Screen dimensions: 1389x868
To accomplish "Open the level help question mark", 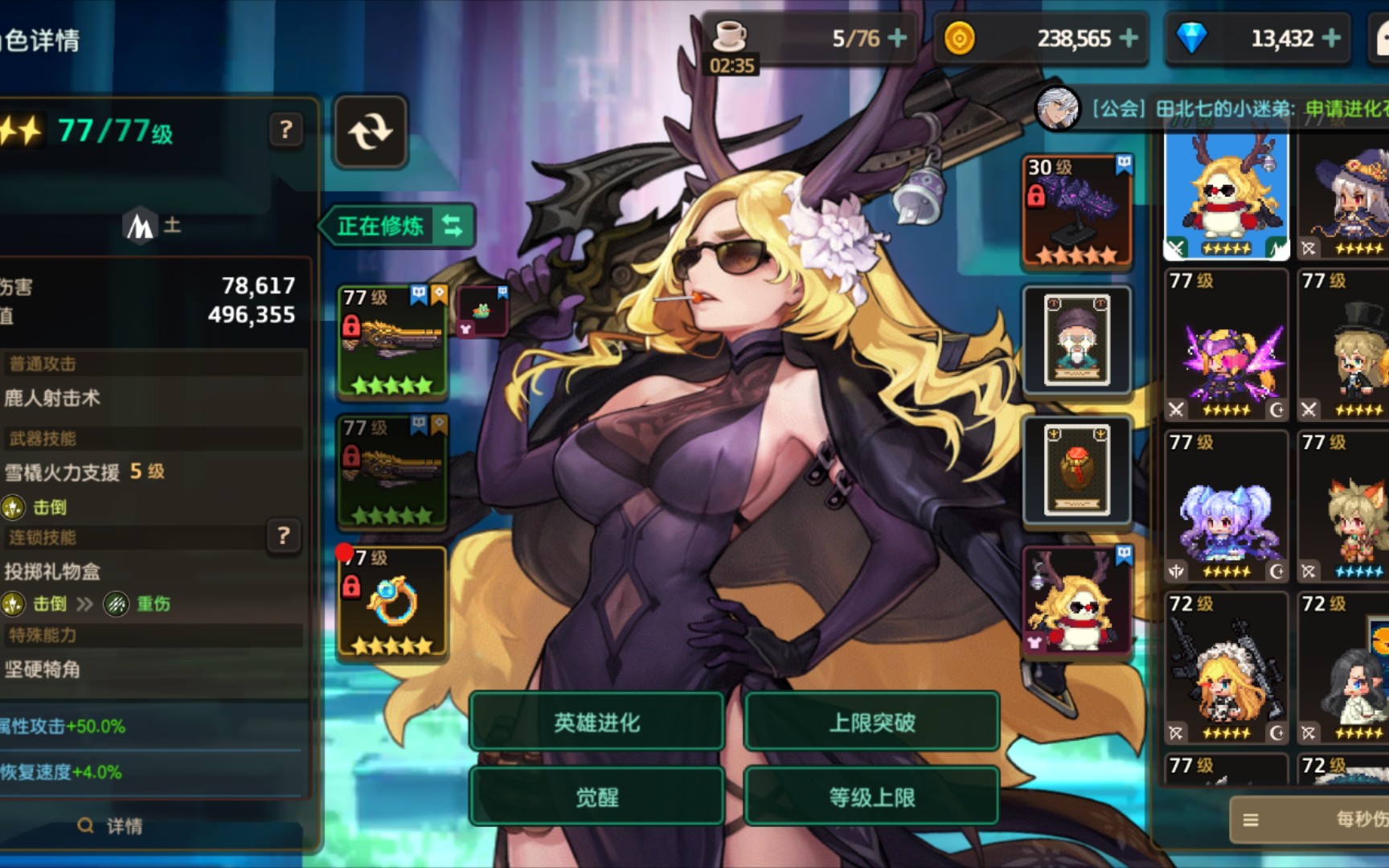I will click(285, 129).
